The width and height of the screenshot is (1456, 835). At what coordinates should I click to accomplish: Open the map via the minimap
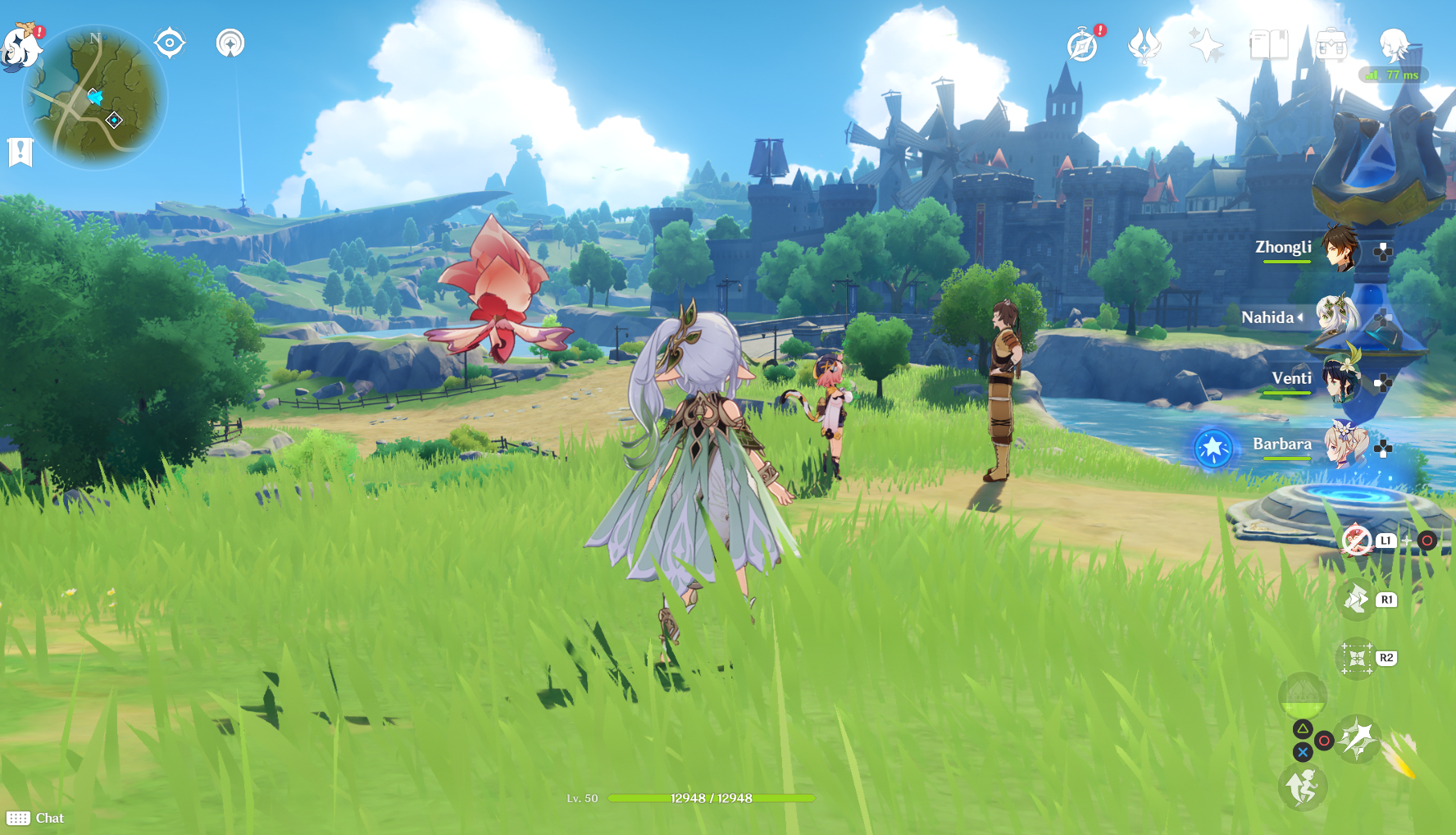[95, 98]
